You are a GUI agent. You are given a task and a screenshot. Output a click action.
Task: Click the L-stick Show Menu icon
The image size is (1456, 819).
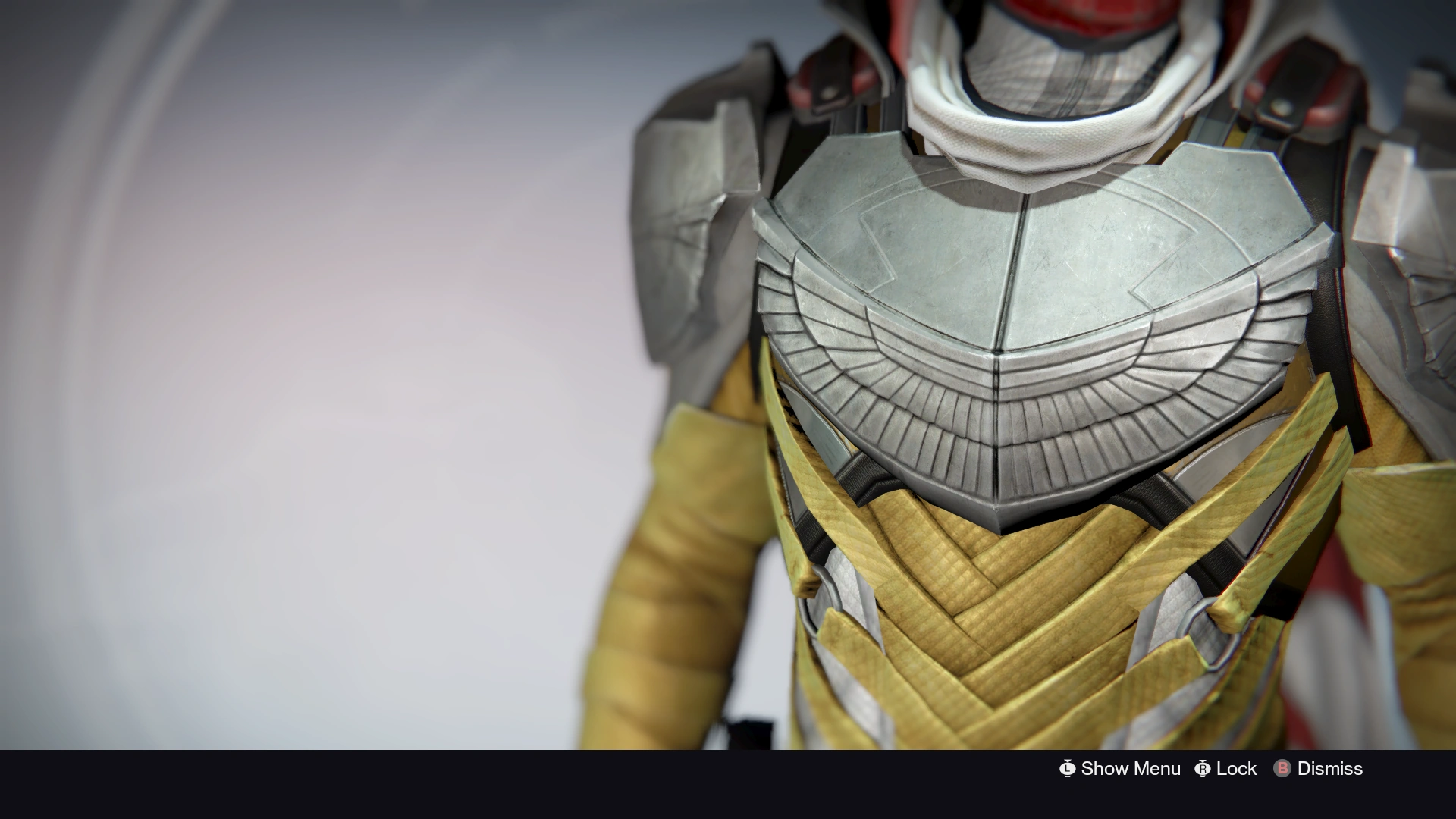pos(1068,768)
